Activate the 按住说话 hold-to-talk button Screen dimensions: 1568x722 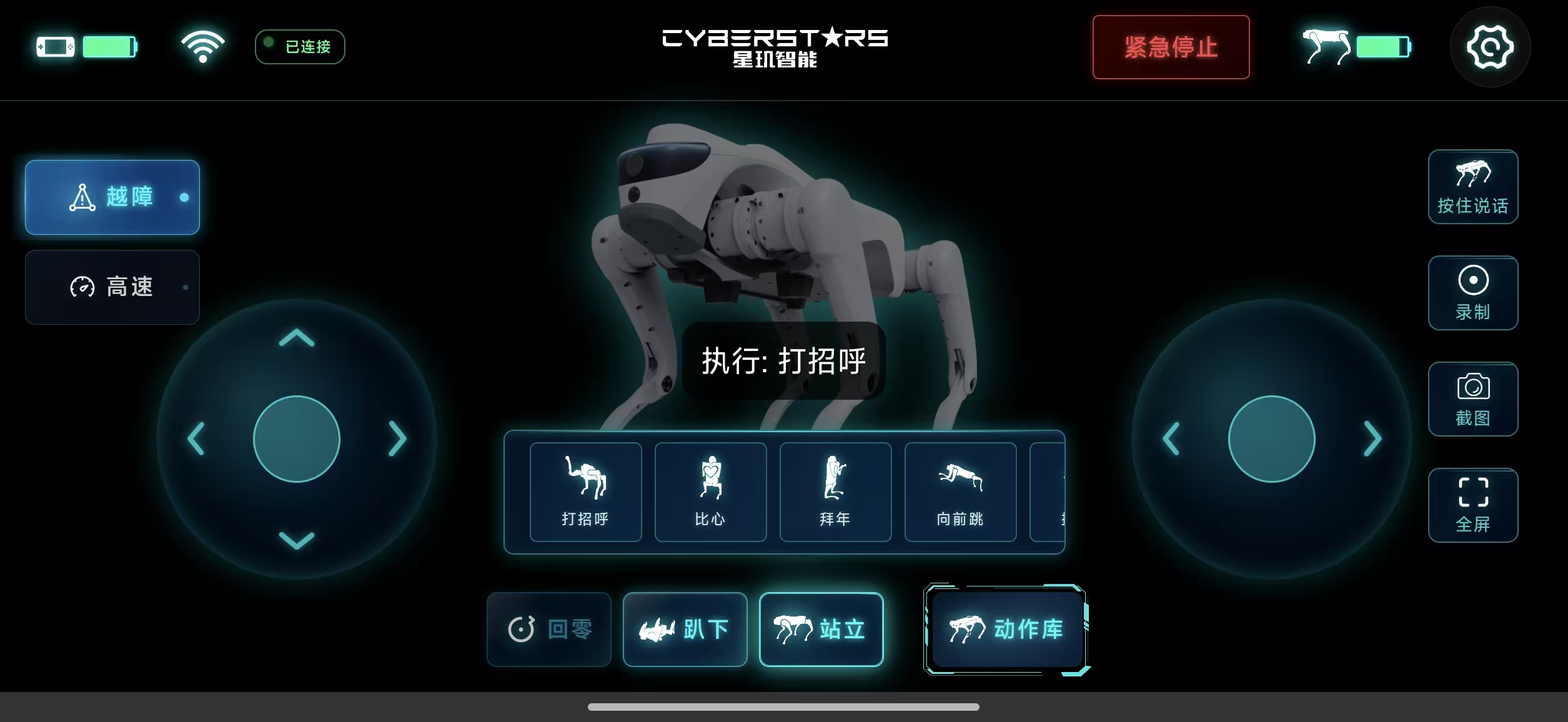(x=1472, y=187)
